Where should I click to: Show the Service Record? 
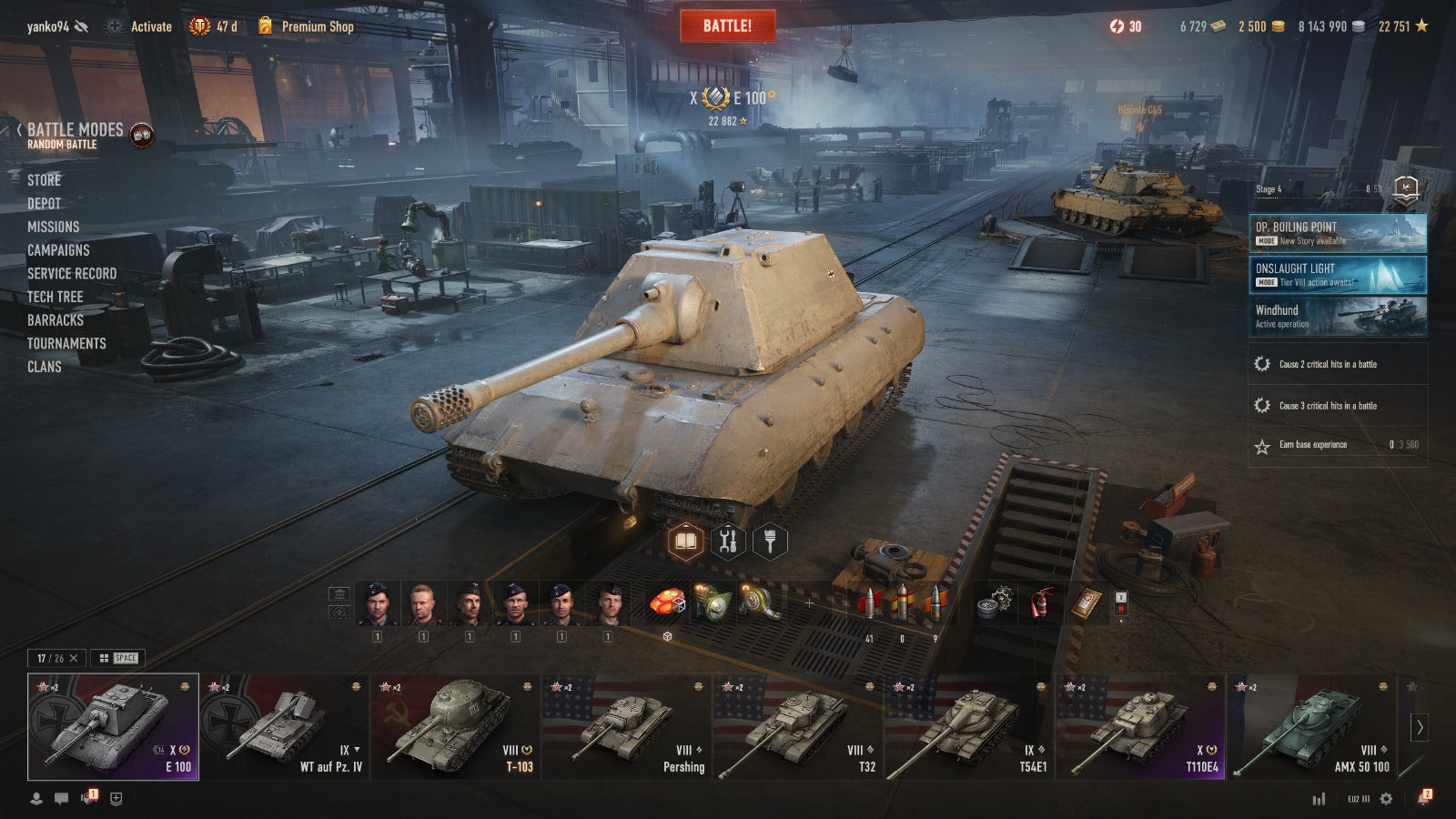click(71, 273)
